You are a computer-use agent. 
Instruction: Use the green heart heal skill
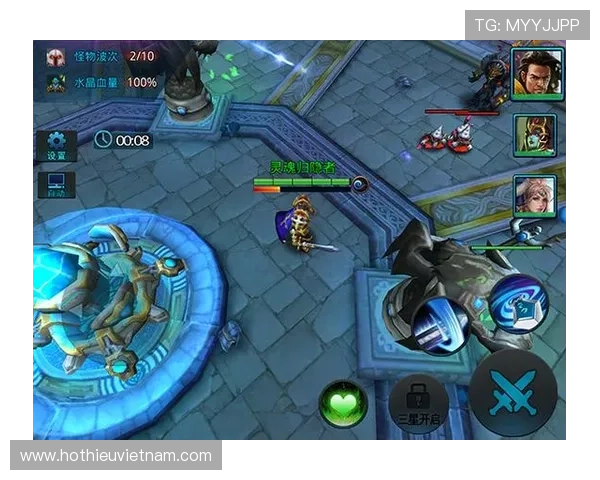click(343, 404)
